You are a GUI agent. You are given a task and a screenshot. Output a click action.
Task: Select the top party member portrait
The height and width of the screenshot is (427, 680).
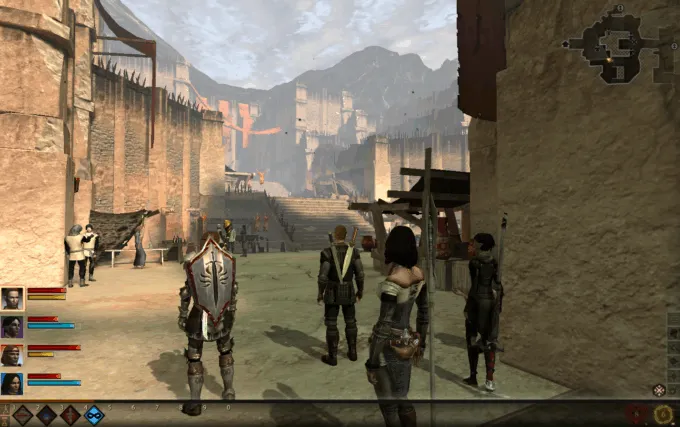tap(13, 298)
